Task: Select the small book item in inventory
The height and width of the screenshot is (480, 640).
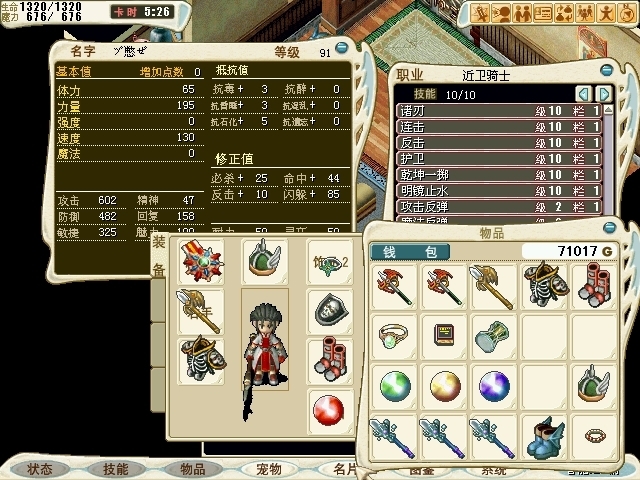Action: pos(441,334)
